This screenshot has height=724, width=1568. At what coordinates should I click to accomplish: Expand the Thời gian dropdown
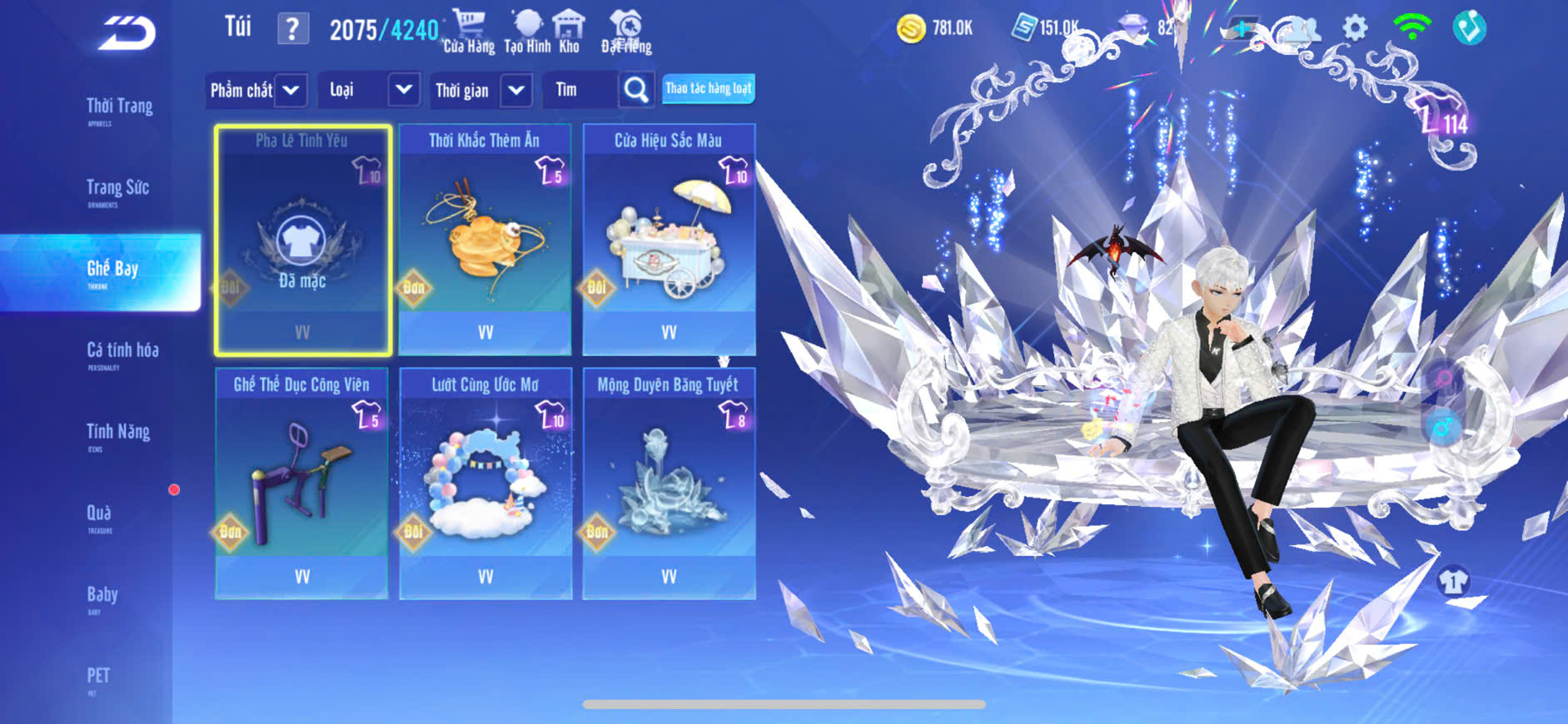[x=480, y=90]
